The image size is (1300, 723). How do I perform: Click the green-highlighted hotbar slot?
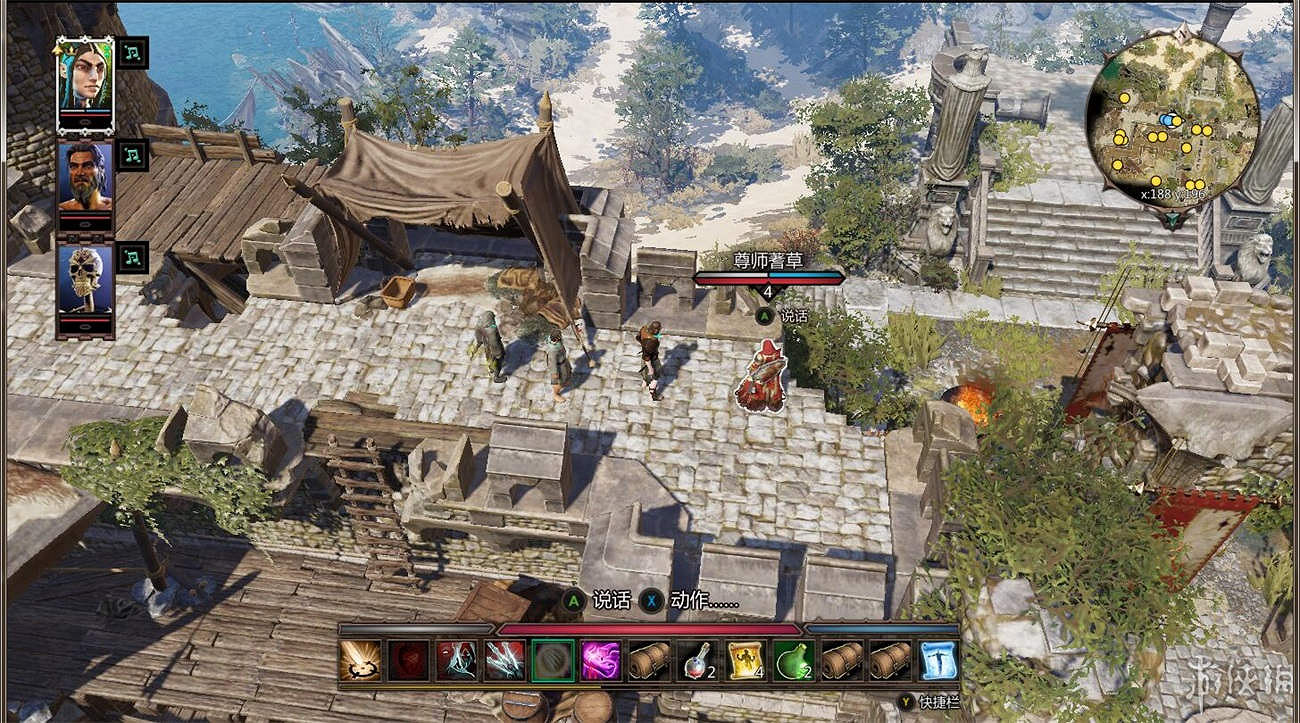point(552,661)
